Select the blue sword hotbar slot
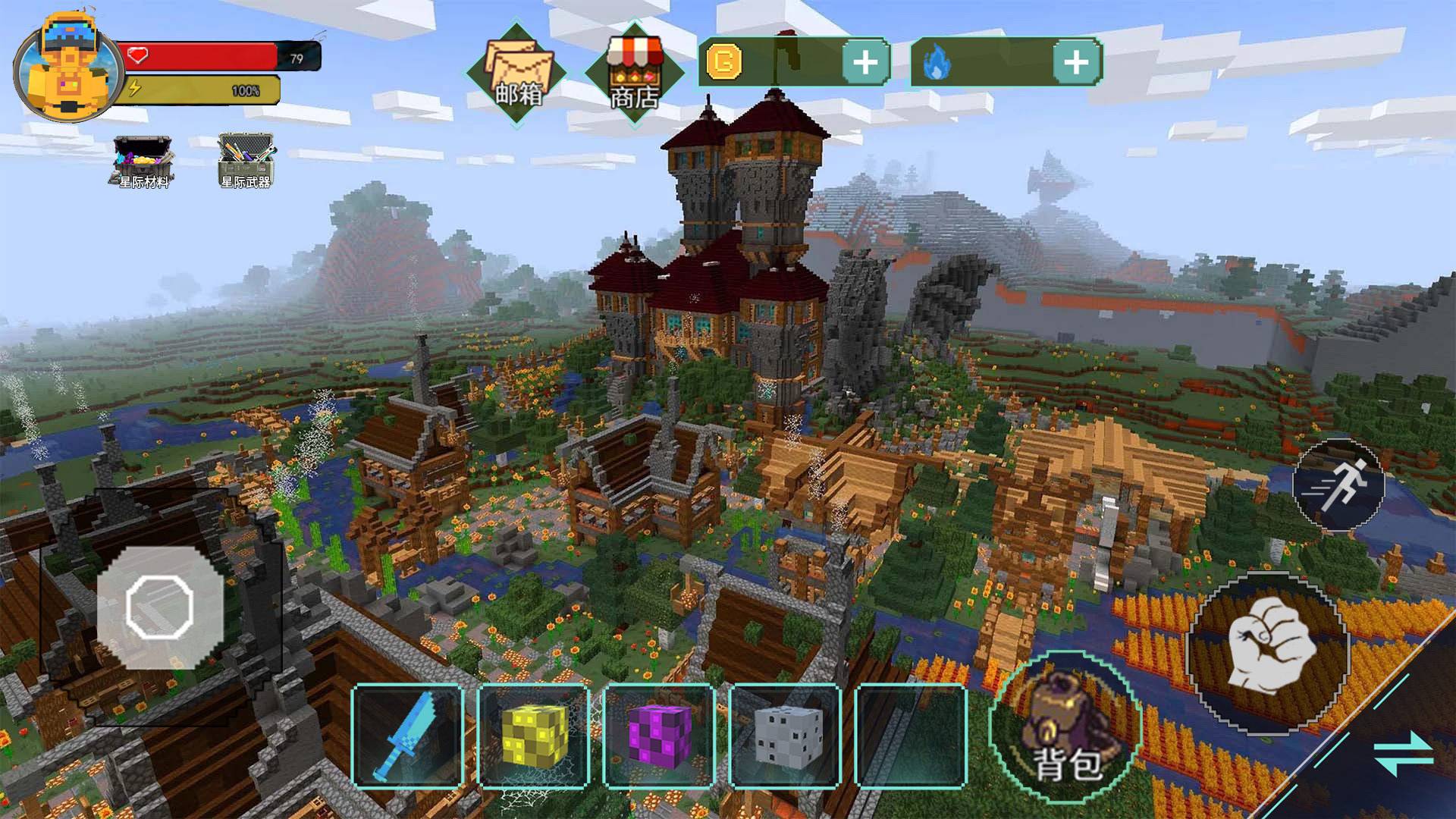 coord(408,736)
